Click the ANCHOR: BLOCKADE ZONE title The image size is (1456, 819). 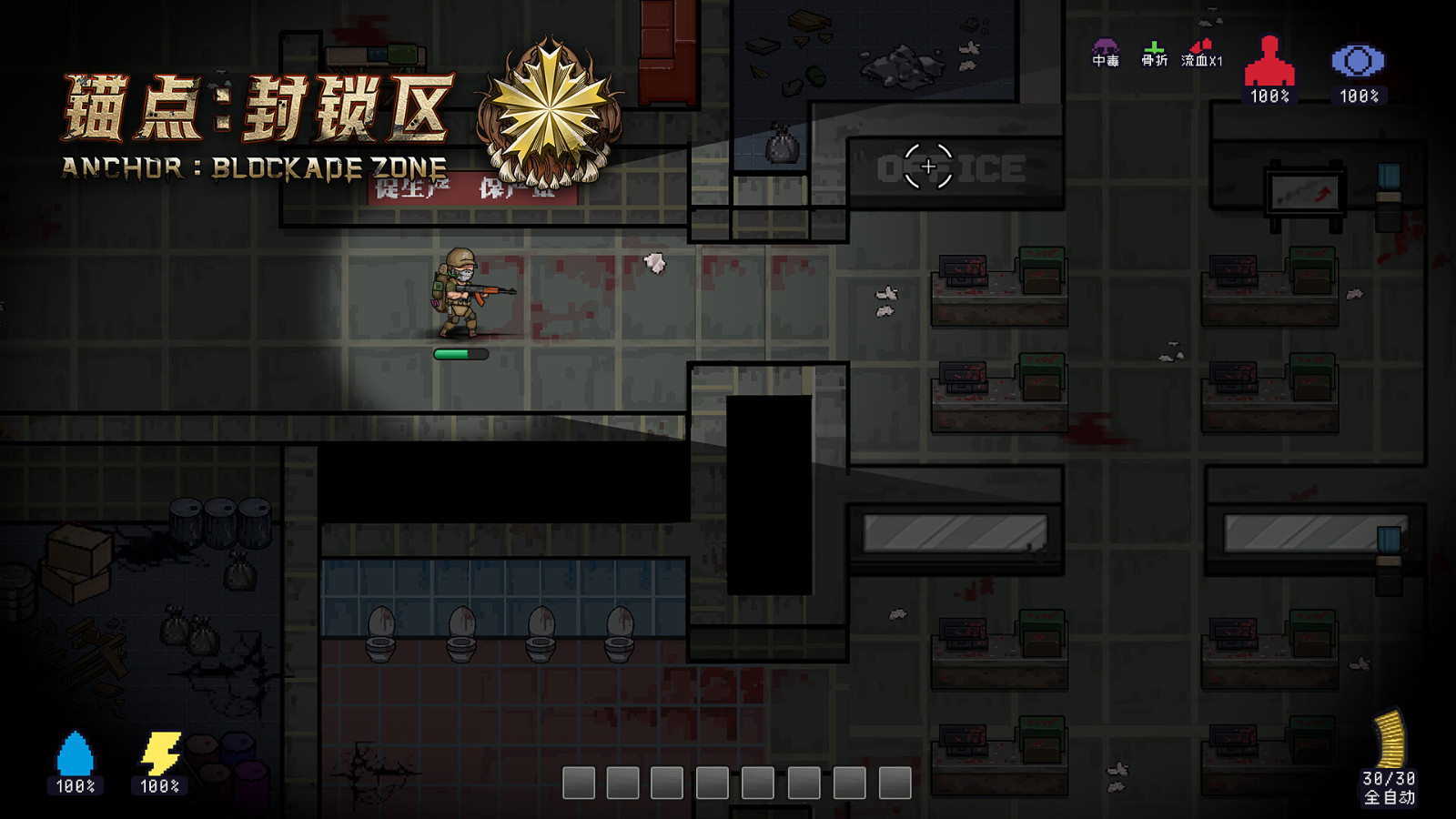tap(253, 167)
